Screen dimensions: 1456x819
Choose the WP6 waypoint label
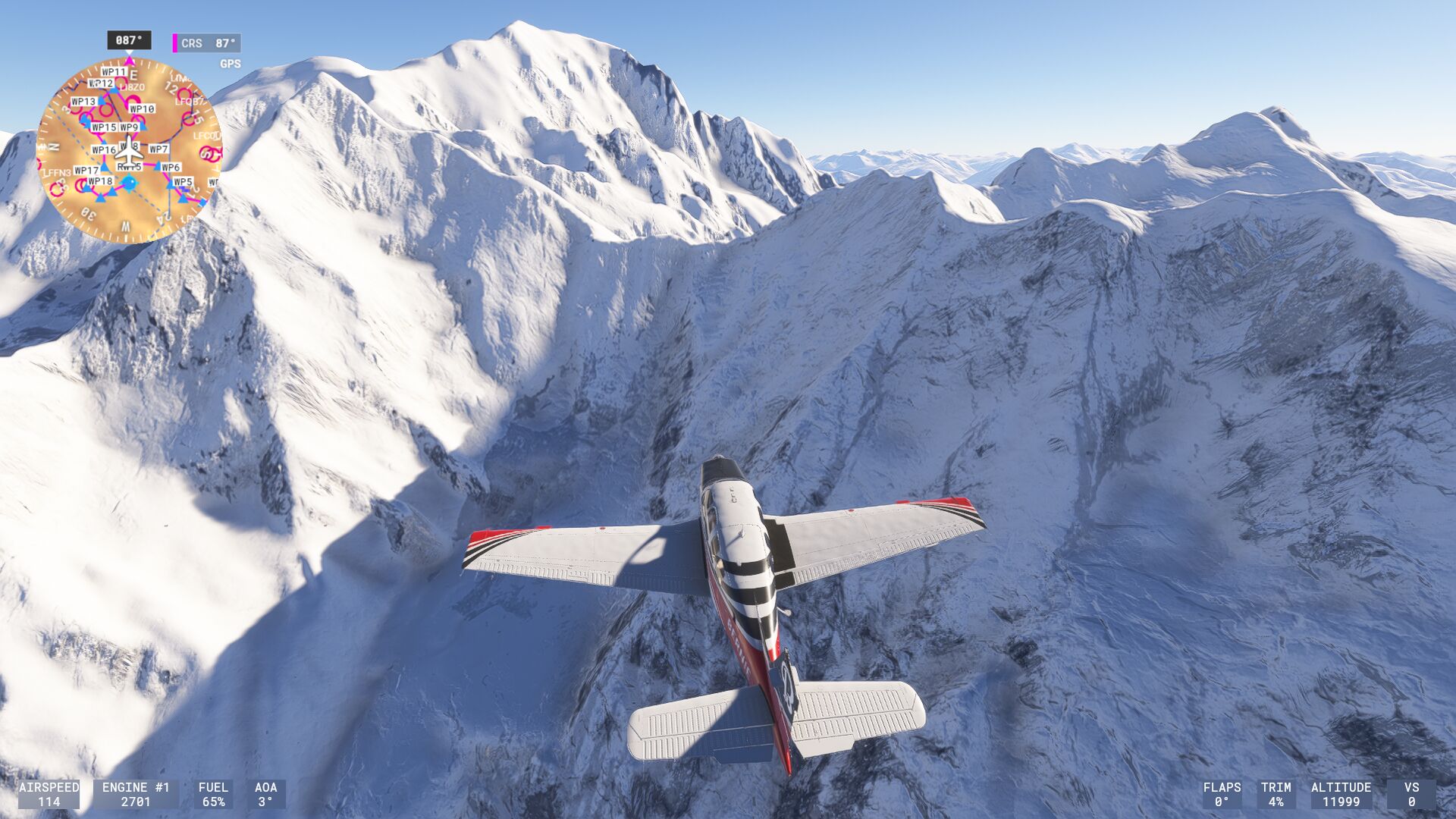(x=171, y=168)
